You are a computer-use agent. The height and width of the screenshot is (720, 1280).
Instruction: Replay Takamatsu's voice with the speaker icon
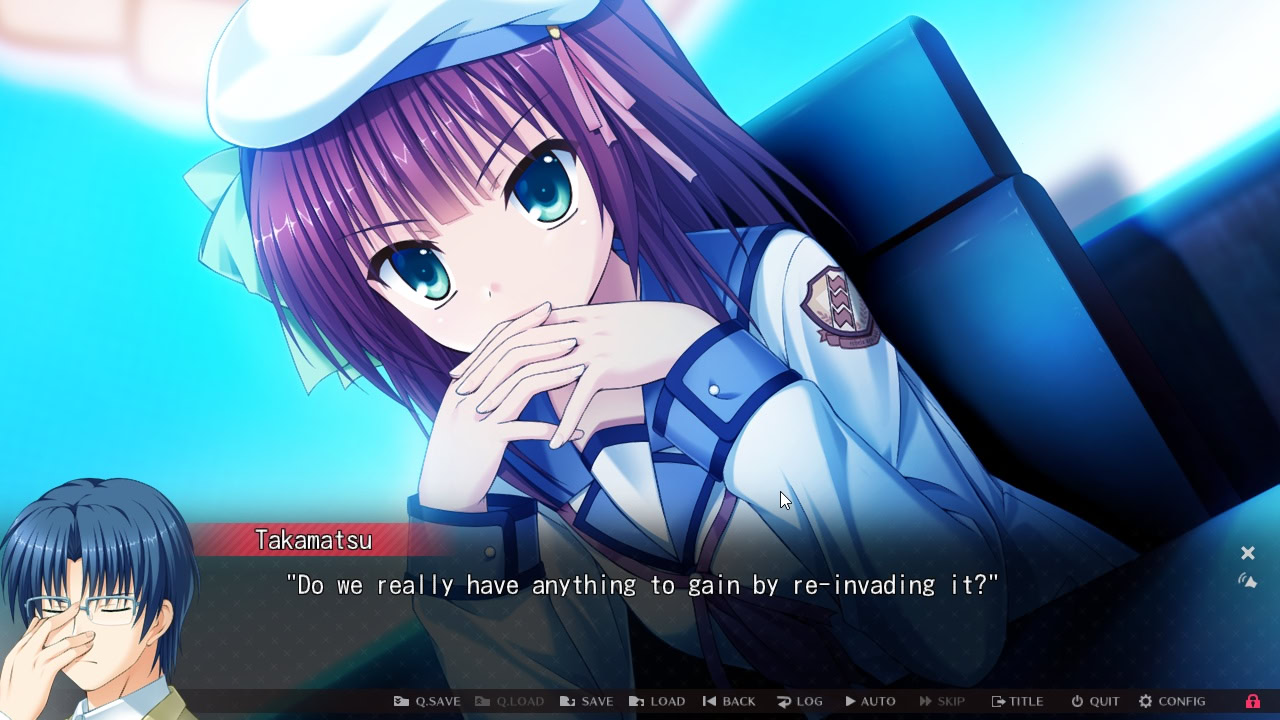click(x=1248, y=578)
